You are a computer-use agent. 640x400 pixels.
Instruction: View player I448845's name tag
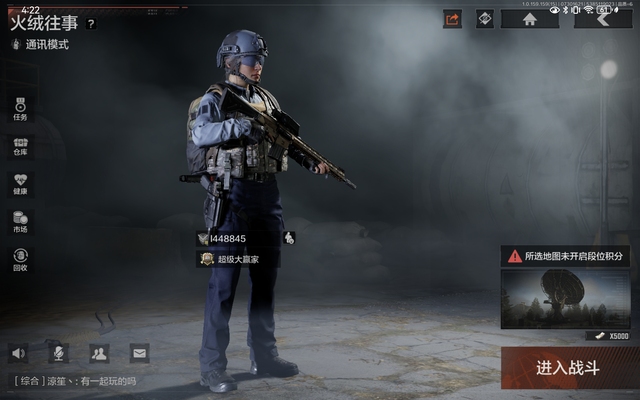pos(228,238)
